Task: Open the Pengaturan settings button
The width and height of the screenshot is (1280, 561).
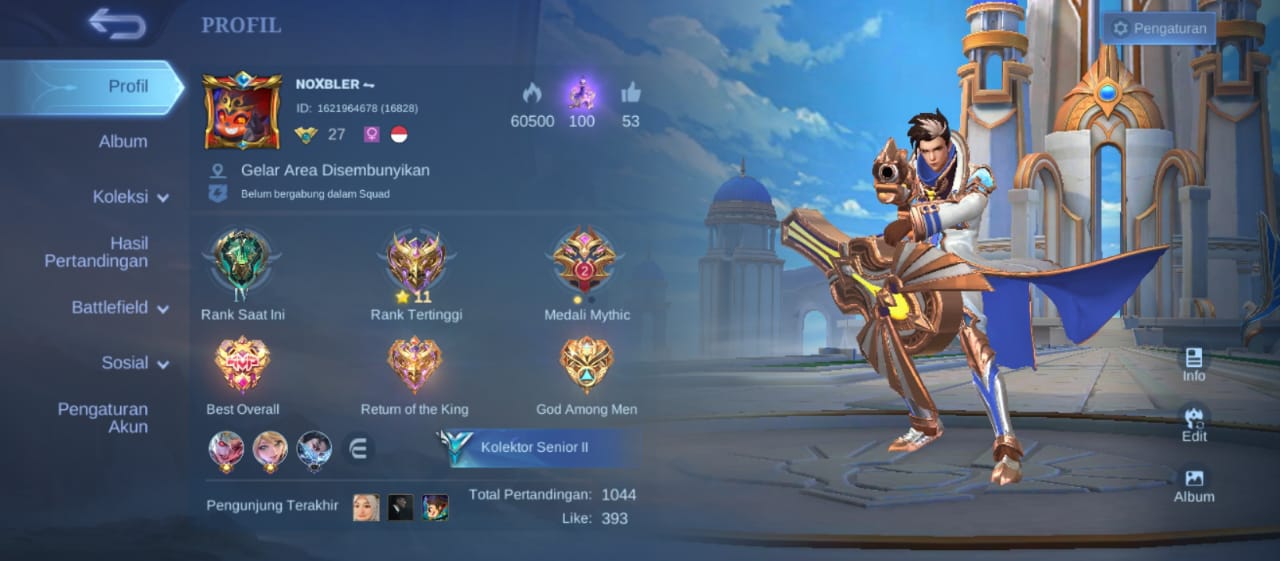Action: [1159, 28]
